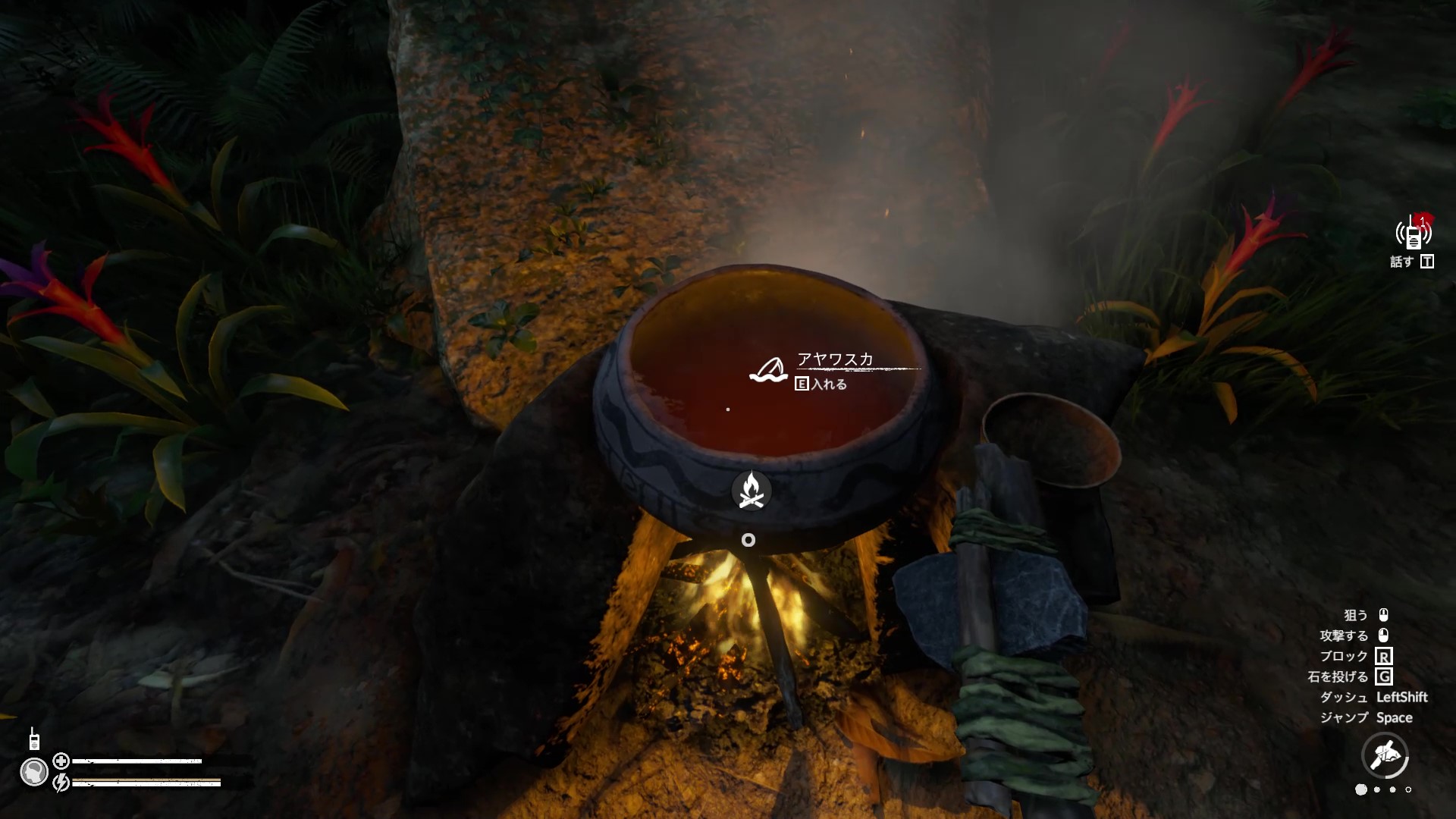The height and width of the screenshot is (819, 1456).
Task: Click the small walkie-talkie icon above status bars
Action: pyautogui.click(x=34, y=739)
